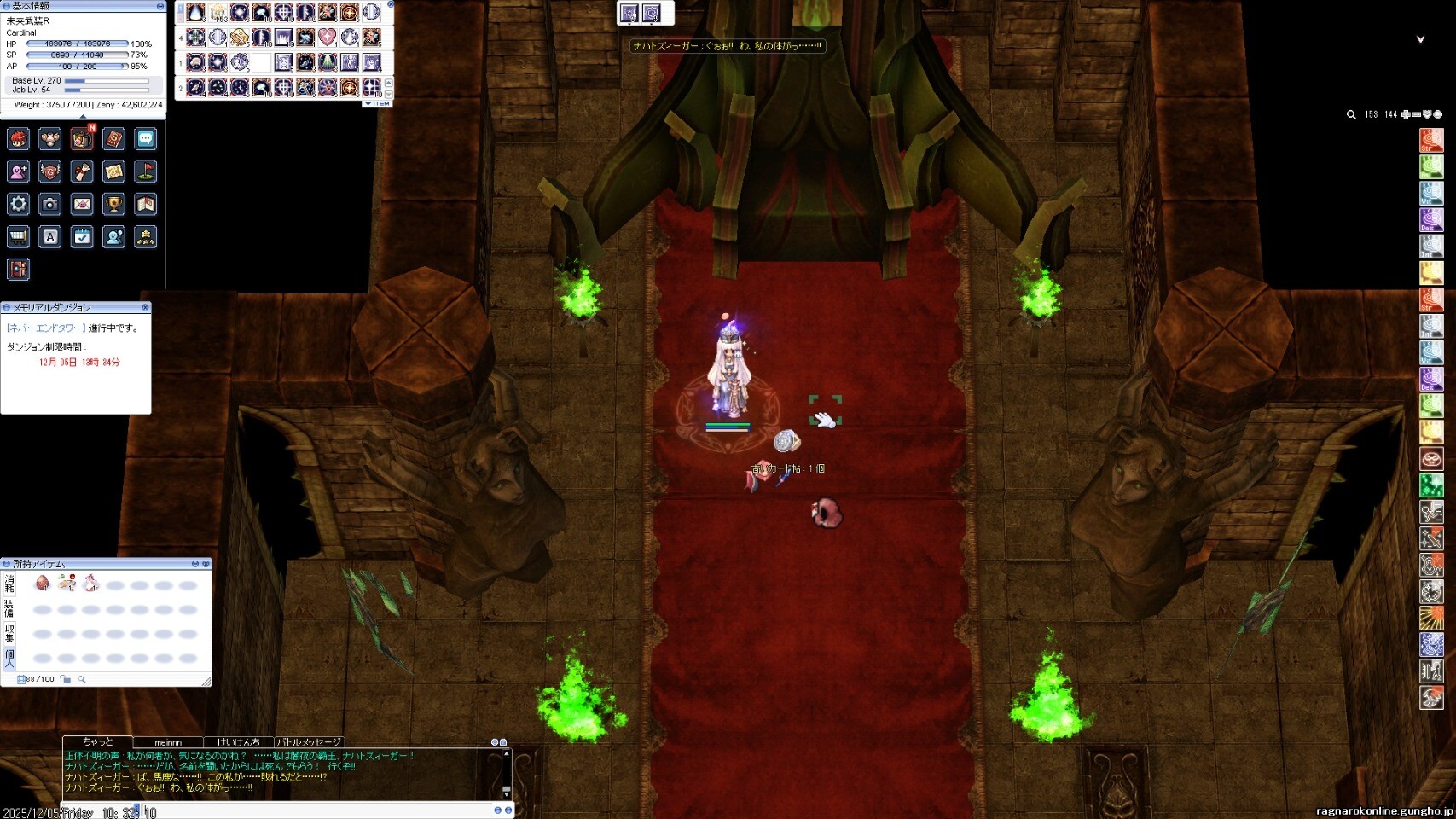Open the mail envelope icon
The image size is (1456, 819).
point(82,204)
